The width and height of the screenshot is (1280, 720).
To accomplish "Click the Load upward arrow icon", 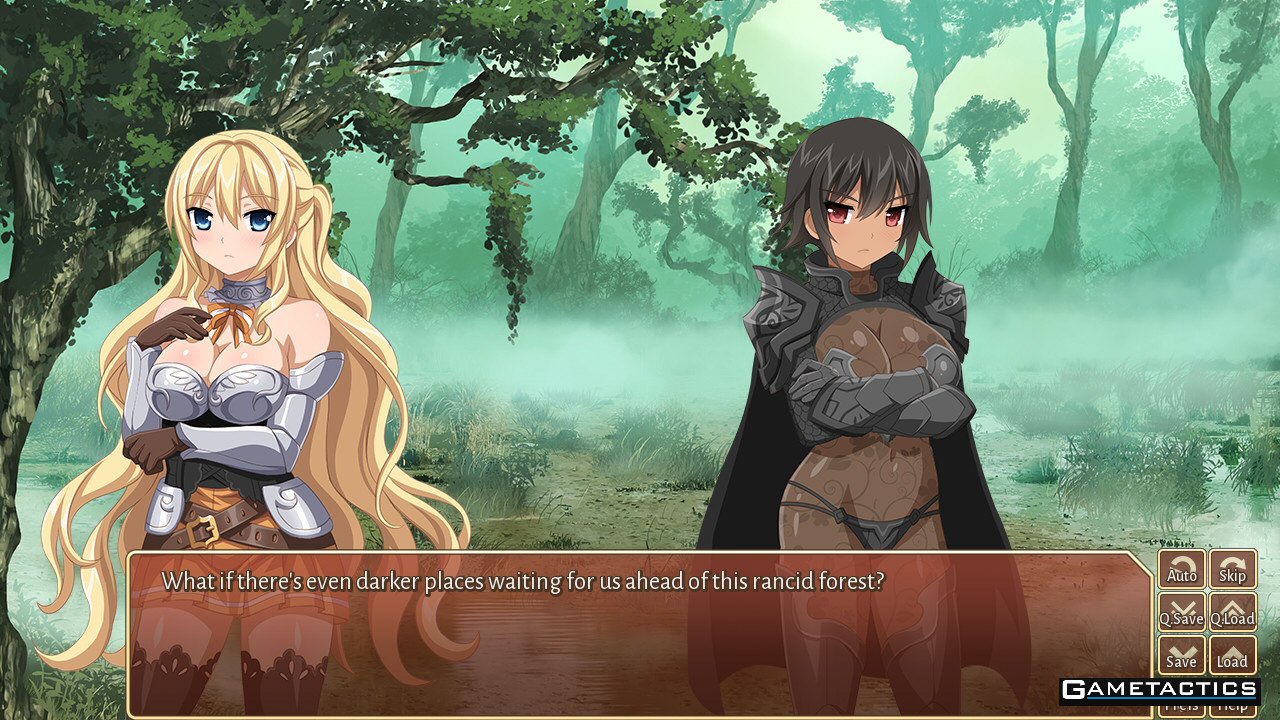I will click(1232, 650).
